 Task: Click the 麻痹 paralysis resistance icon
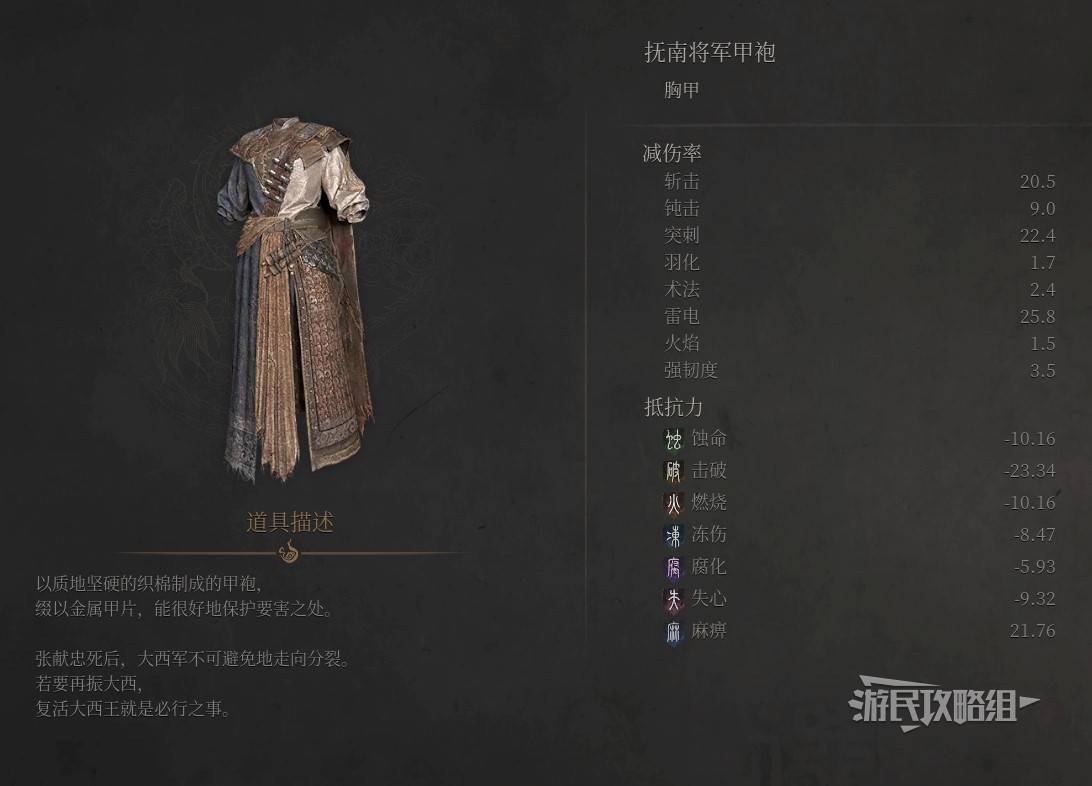click(x=674, y=631)
